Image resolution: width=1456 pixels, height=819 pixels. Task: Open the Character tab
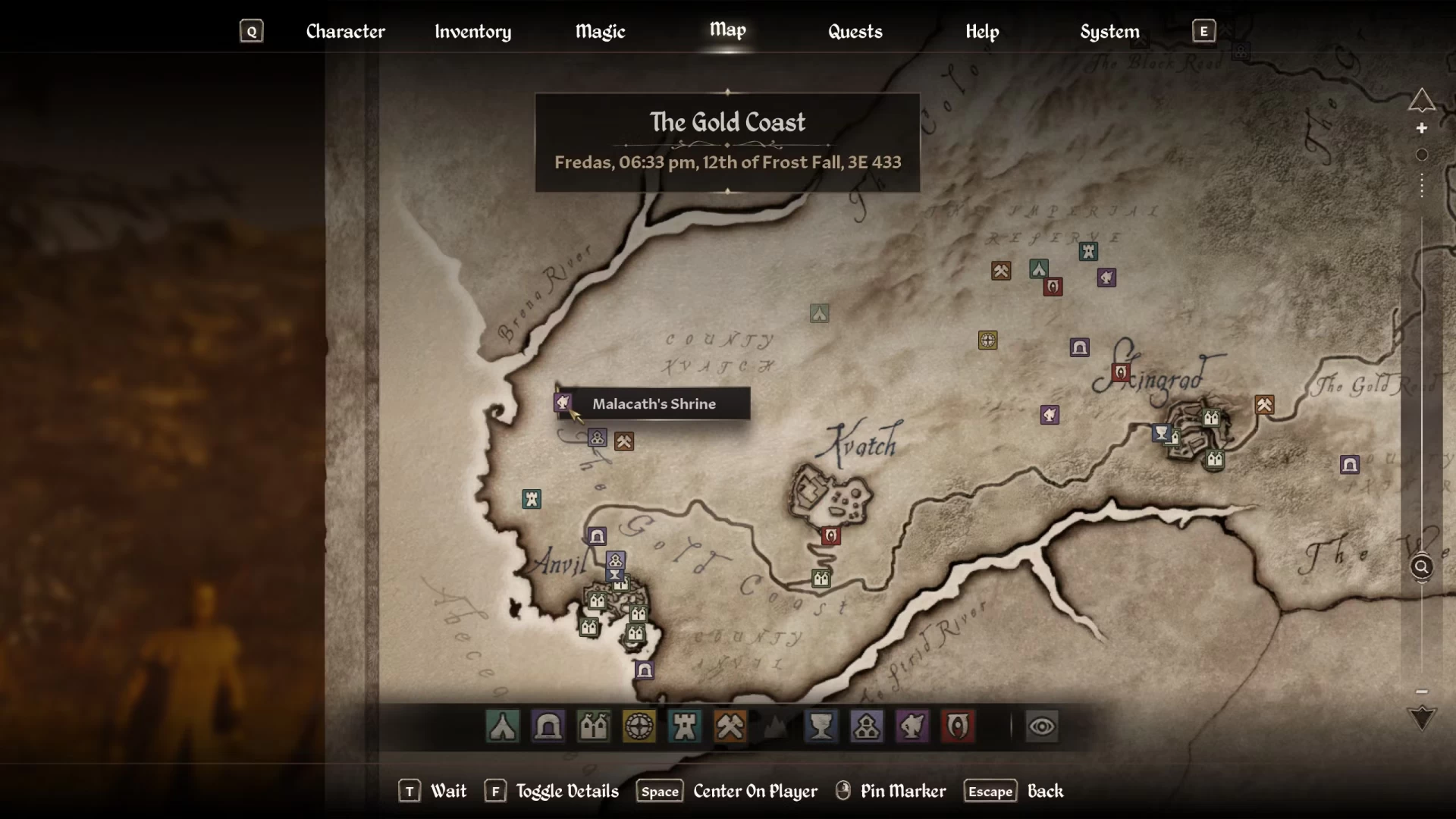[345, 31]
